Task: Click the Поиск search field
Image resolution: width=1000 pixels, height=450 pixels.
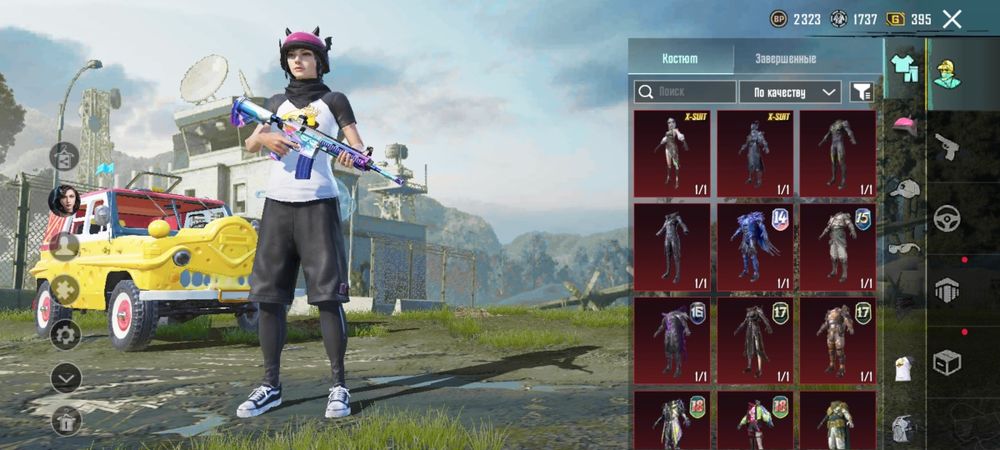Action: click(685, 92)
